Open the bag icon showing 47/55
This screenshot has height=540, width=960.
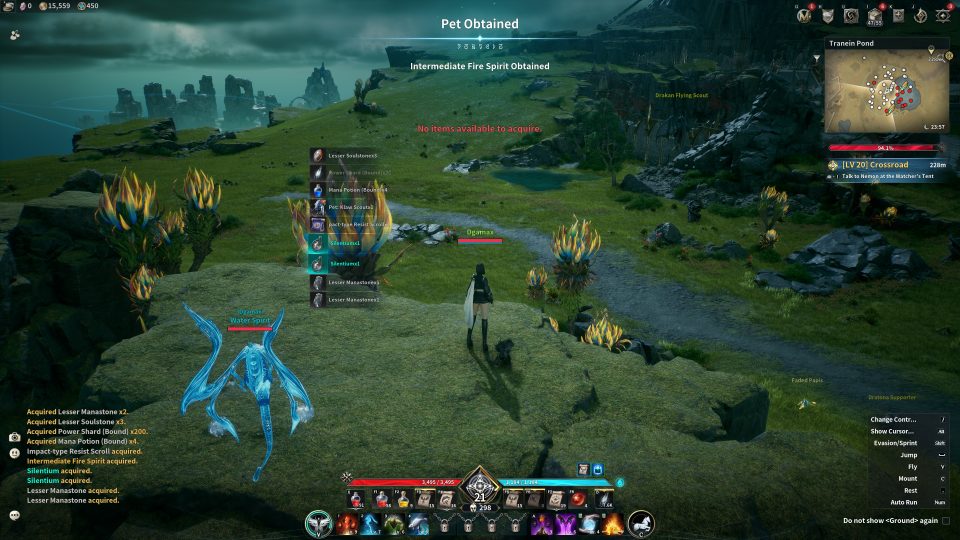coord(877,15)
